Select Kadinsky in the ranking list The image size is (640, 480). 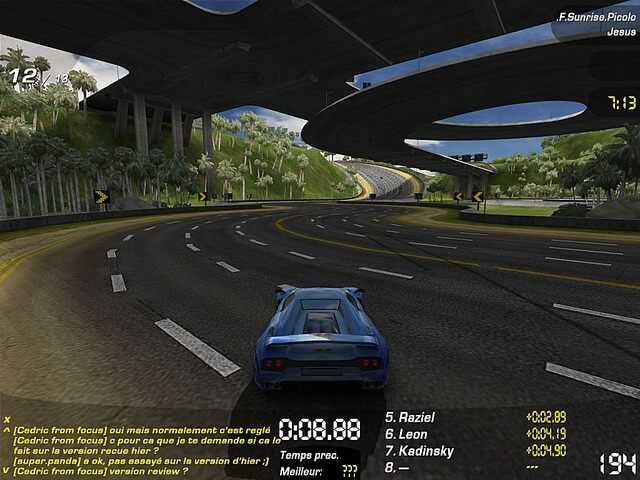click(426, 451)
